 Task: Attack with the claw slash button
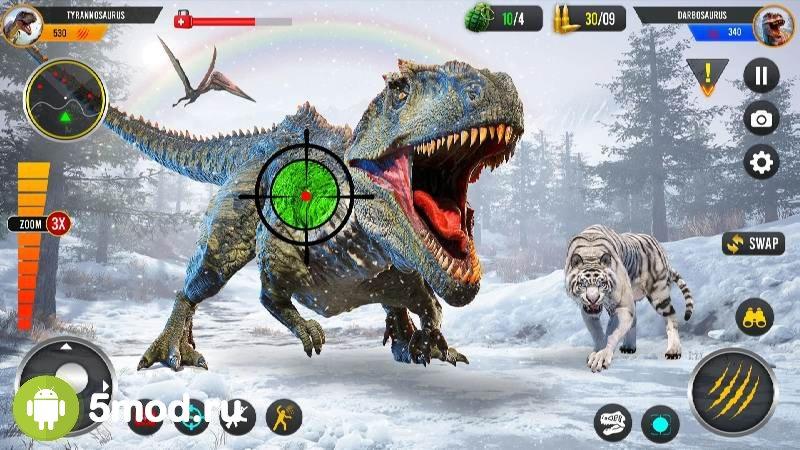click(732, 391)
